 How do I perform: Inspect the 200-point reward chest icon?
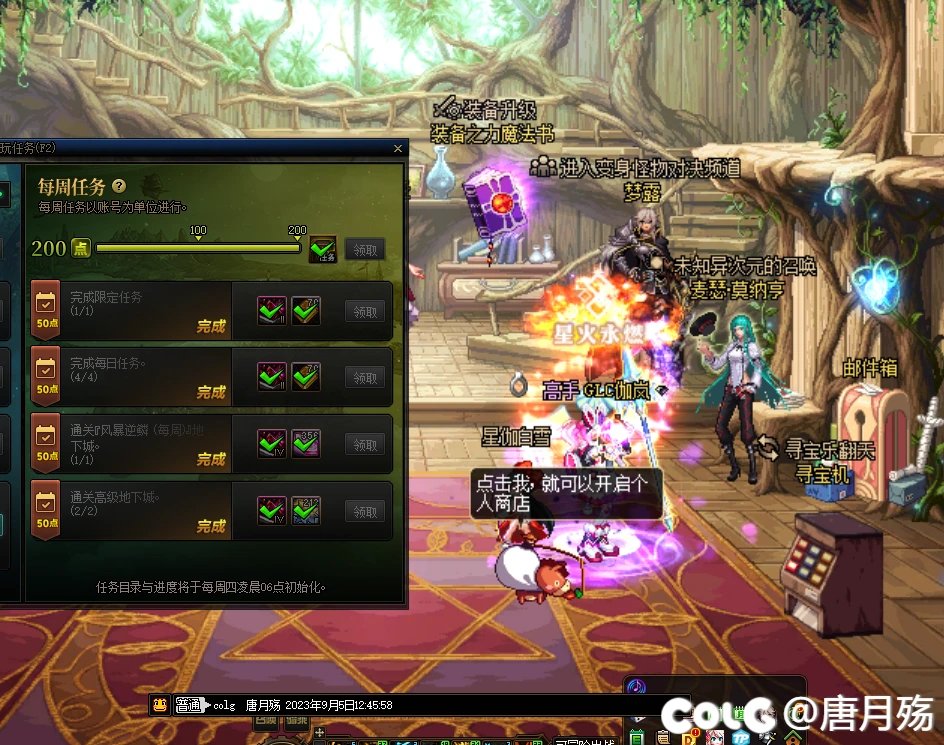322,249
